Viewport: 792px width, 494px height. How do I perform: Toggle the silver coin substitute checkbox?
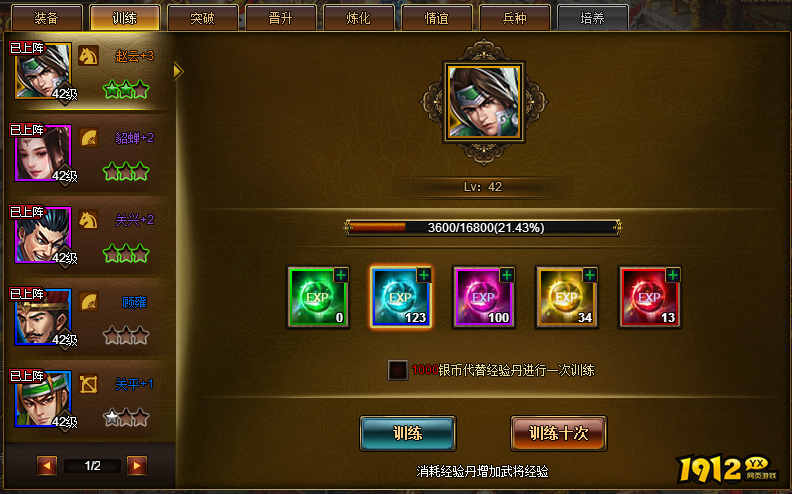tap(398, 370)
